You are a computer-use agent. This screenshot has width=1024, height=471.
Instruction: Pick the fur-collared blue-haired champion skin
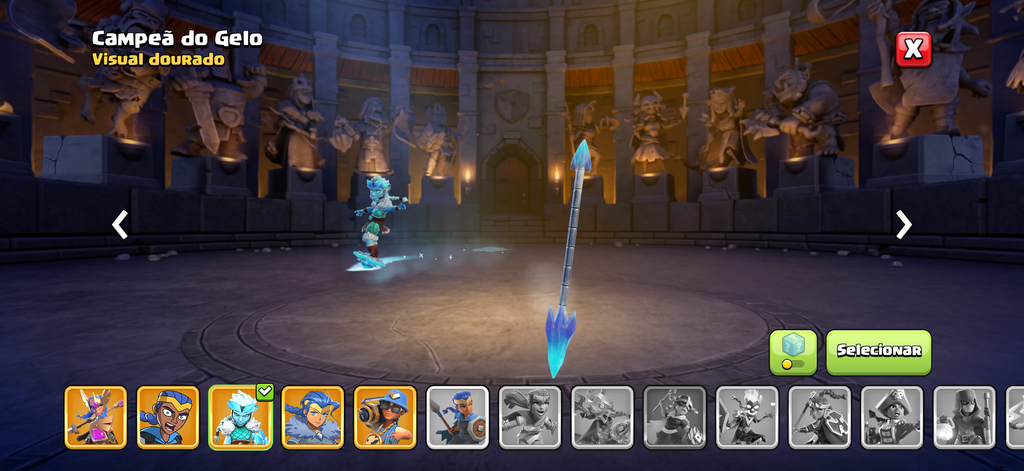[313, 417]
